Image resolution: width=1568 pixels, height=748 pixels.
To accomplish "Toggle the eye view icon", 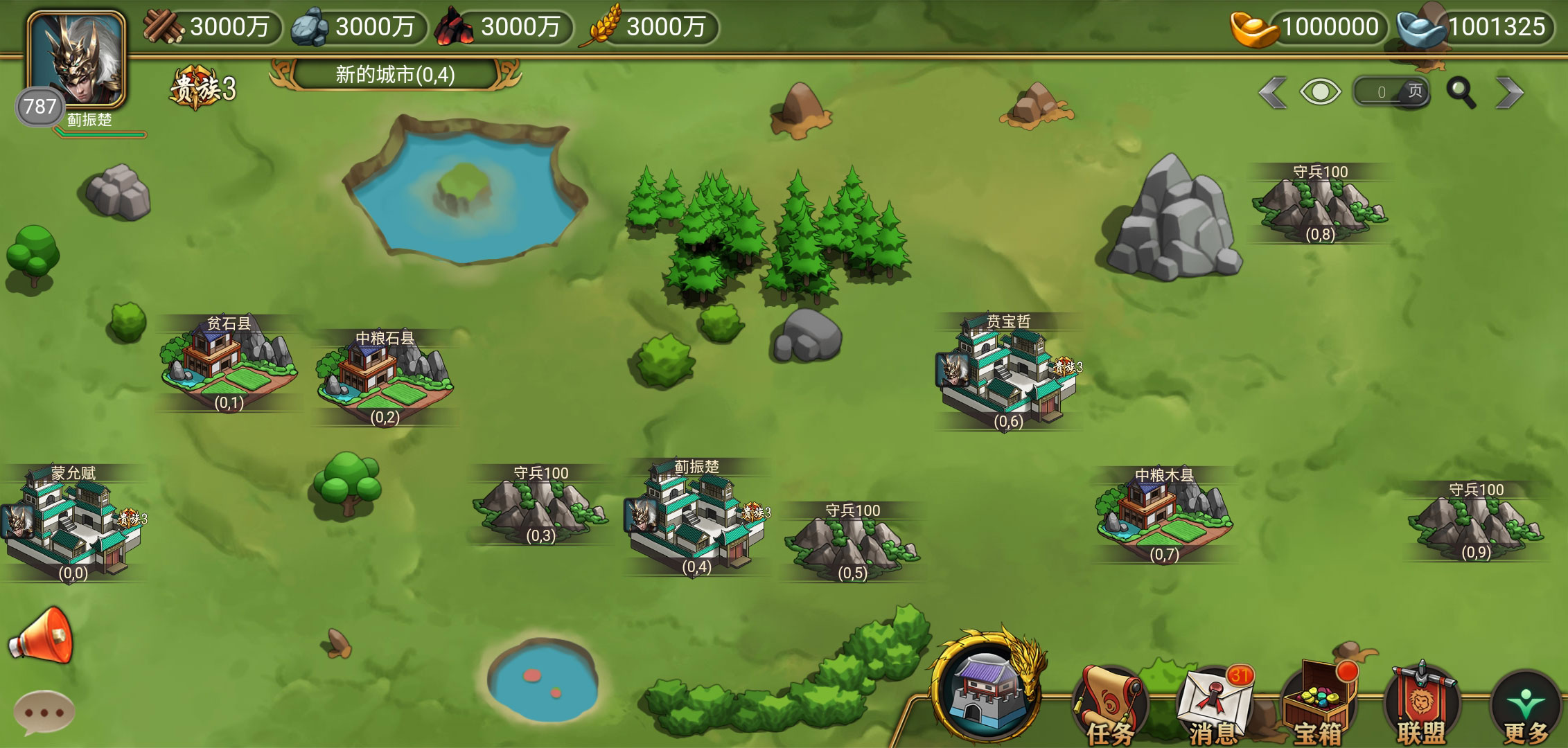I will pyautogui.click(x=1320, y=92).
